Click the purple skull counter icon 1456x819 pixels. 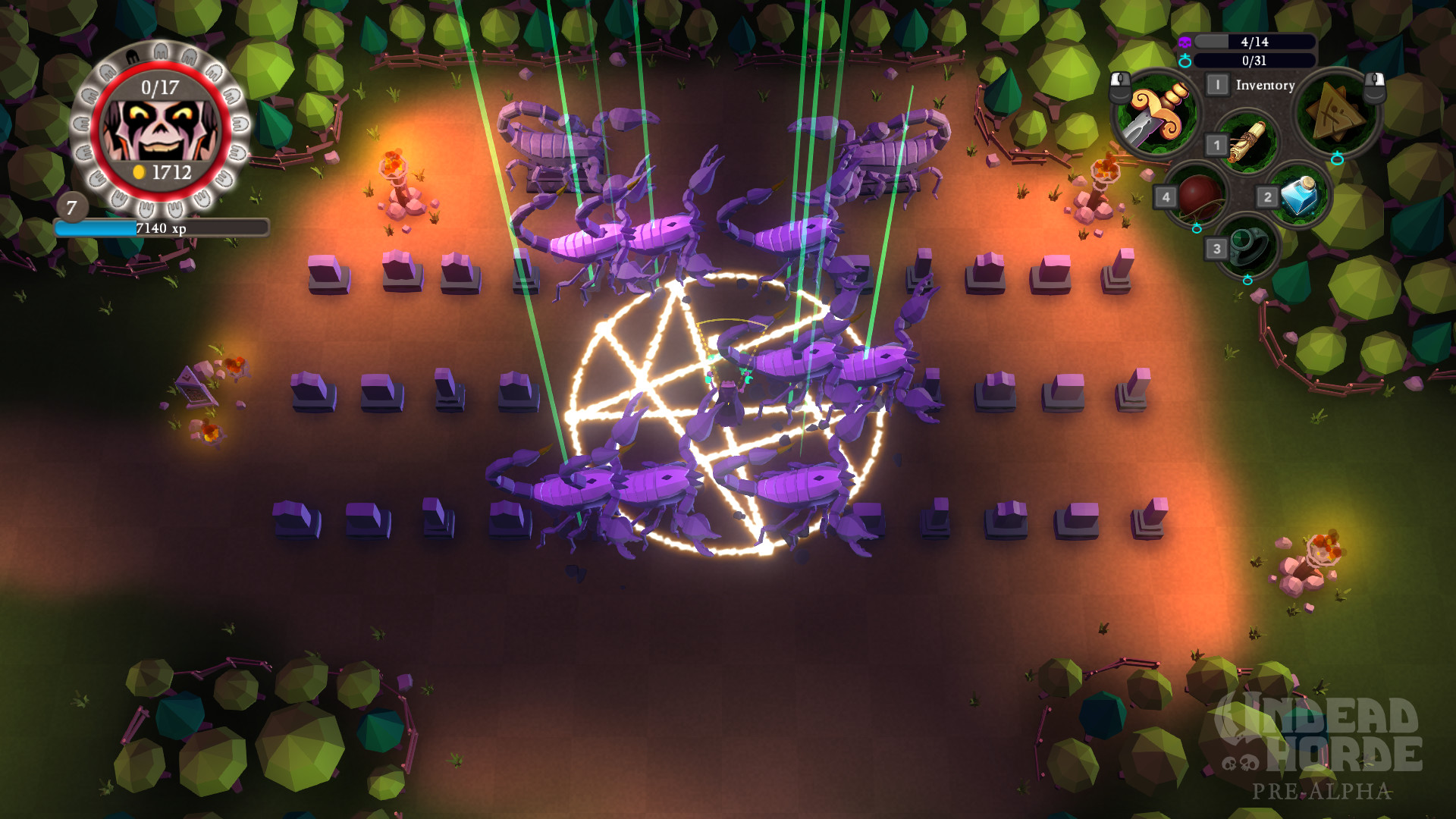(1185, 41)
